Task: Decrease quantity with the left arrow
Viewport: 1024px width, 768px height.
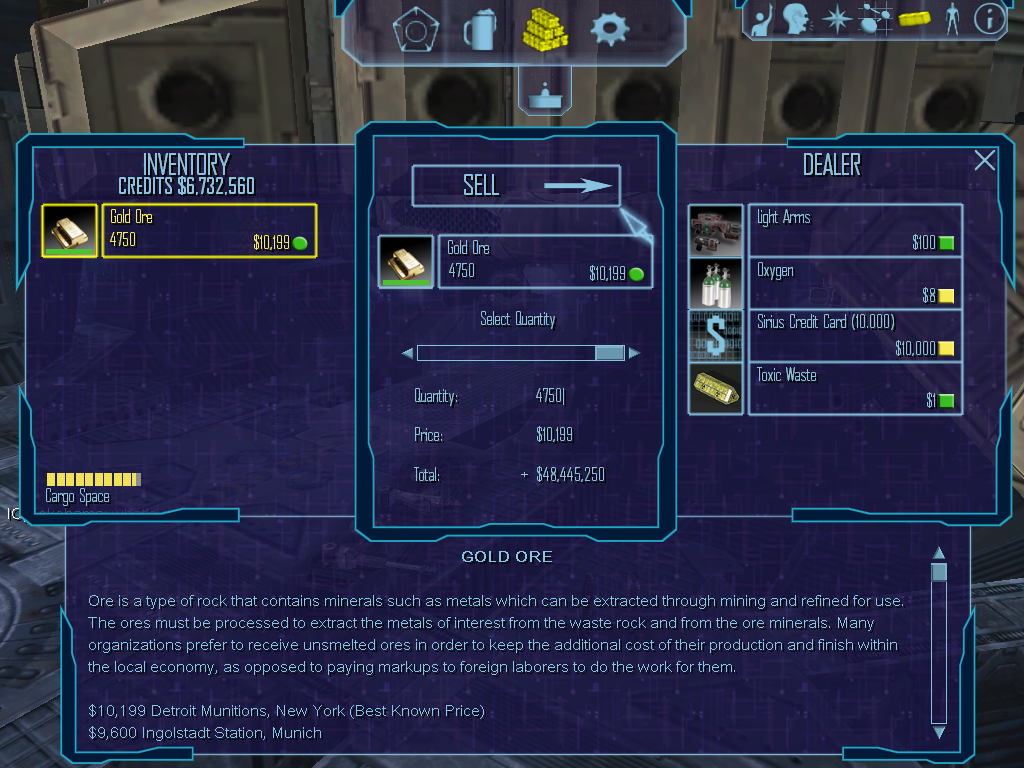Action: tap(407, 353)
